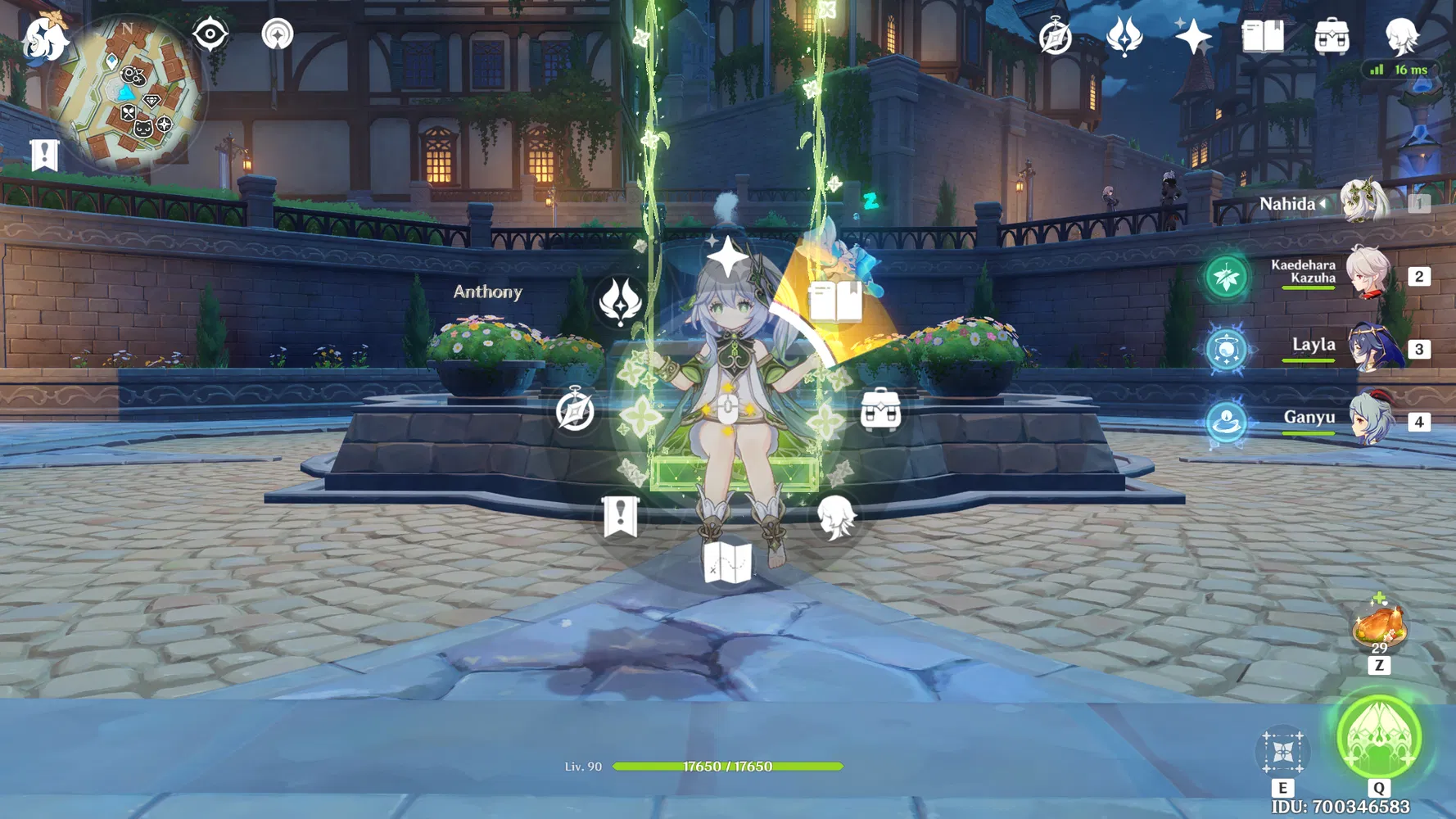
Task: Click the backpack slice of the radial wheel
Action: (x=880, y=411)
